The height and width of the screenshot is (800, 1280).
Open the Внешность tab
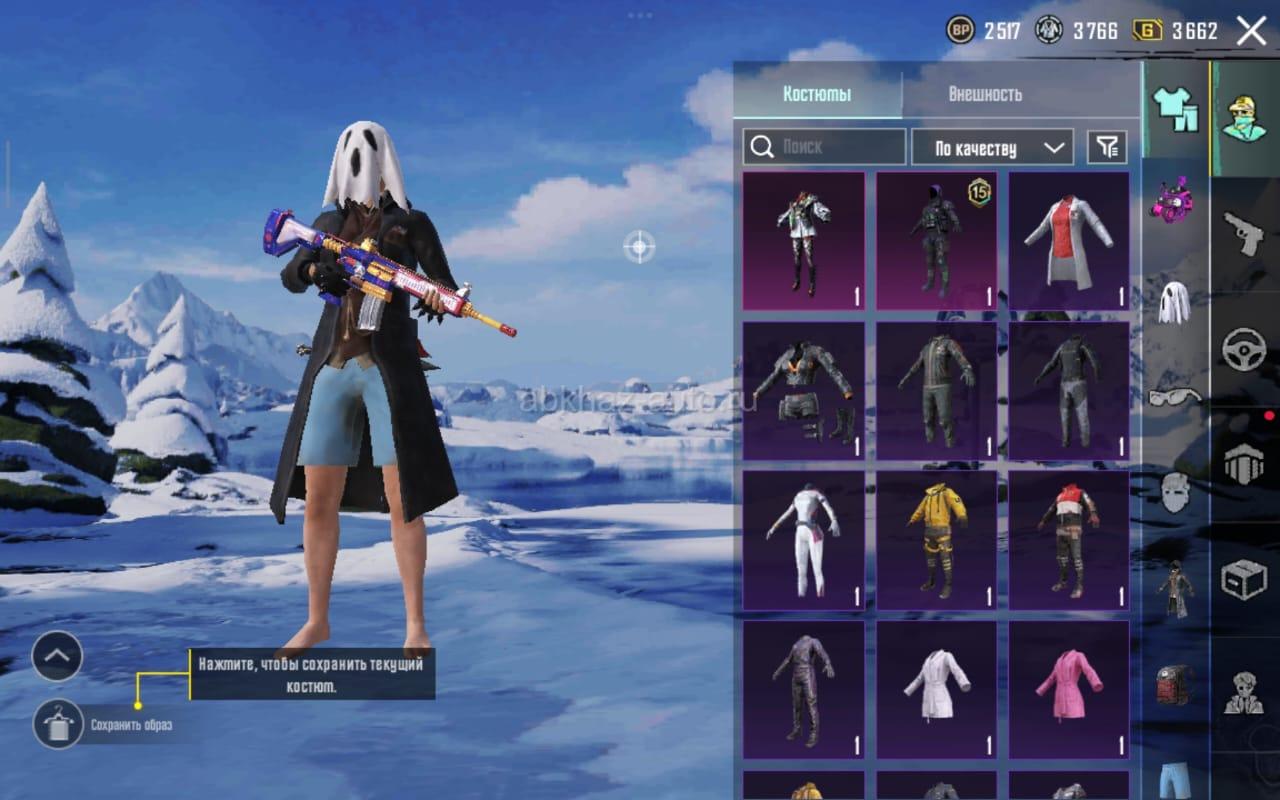[985, 94]
